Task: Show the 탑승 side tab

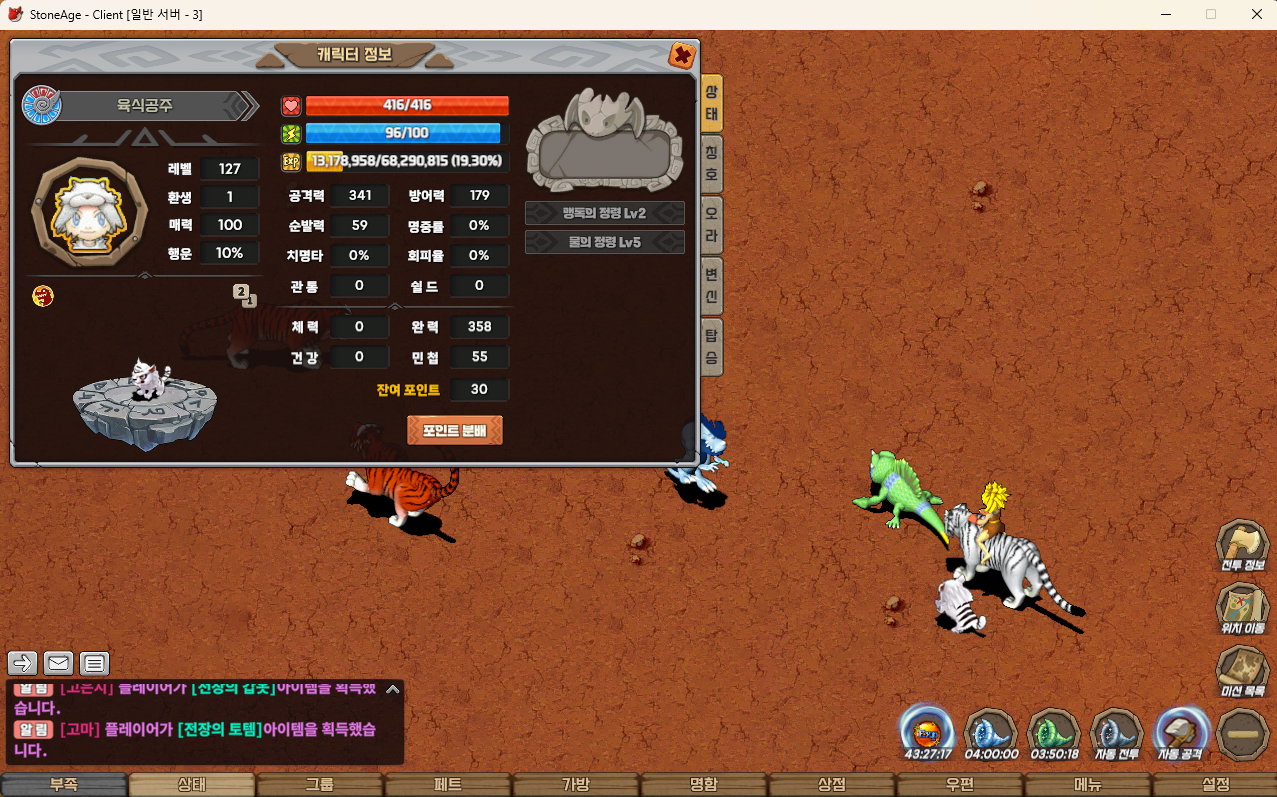Action: pos(711,346)
